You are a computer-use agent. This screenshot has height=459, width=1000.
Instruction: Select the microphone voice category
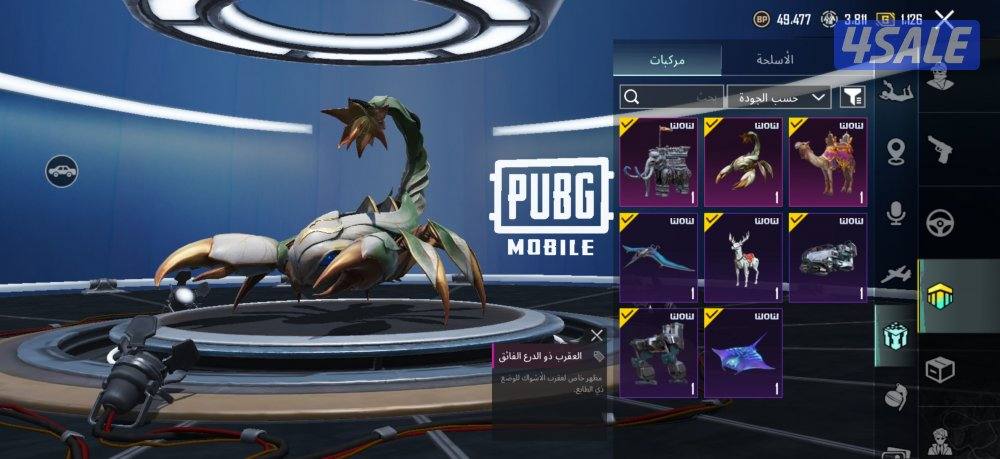(895, 212)
